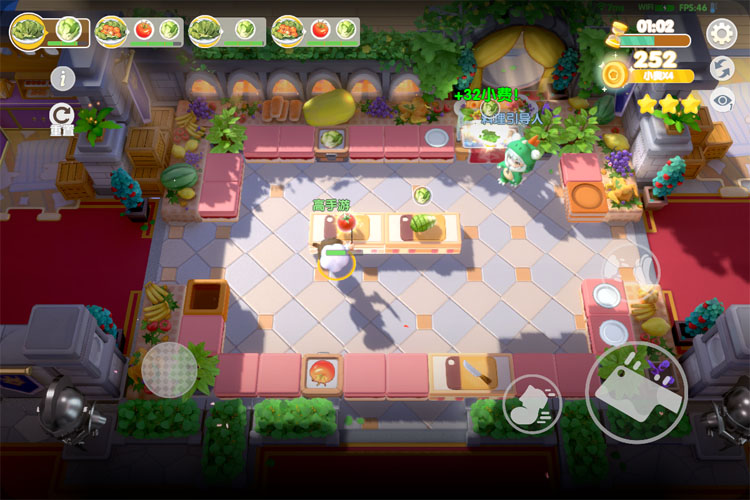Screen dimensions: 750x500
Task: Select the highlighted first lettuce salad order
Action: pyautogui.click(x=48, y=31)
